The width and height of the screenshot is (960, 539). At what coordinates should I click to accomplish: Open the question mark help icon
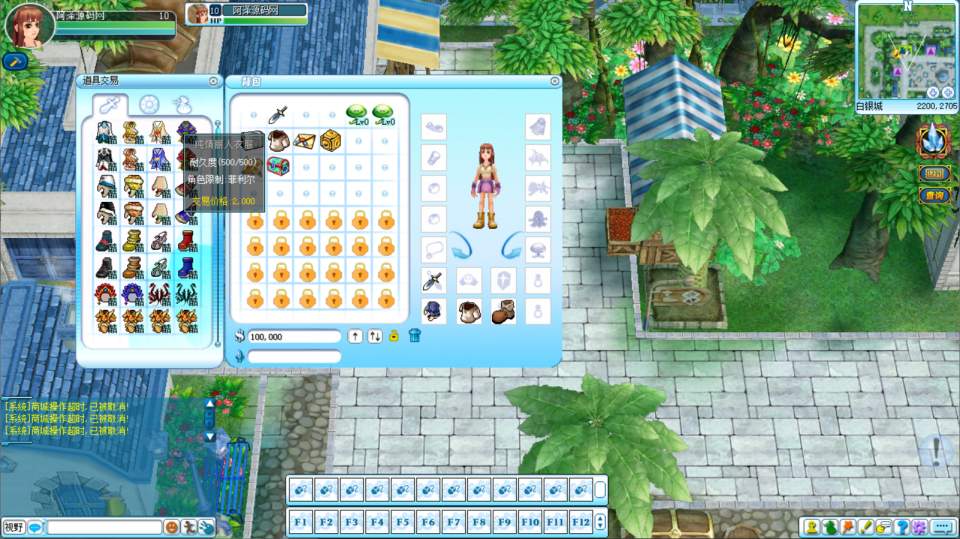902,527
